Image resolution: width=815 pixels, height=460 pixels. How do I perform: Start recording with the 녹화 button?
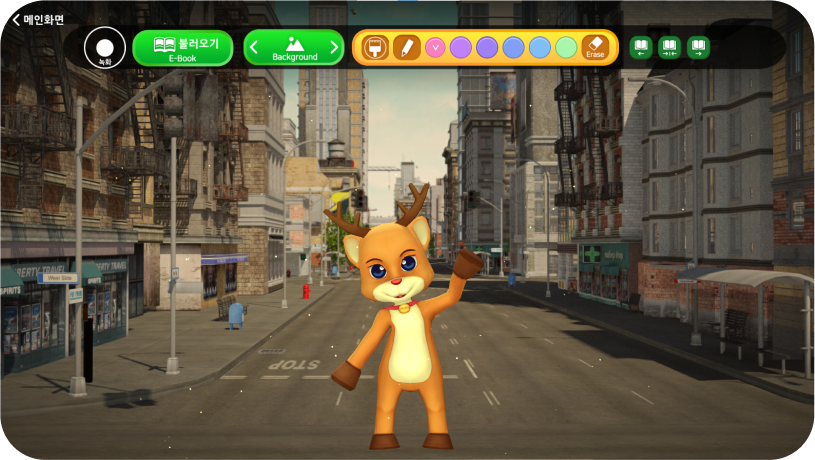pos(105,48)
